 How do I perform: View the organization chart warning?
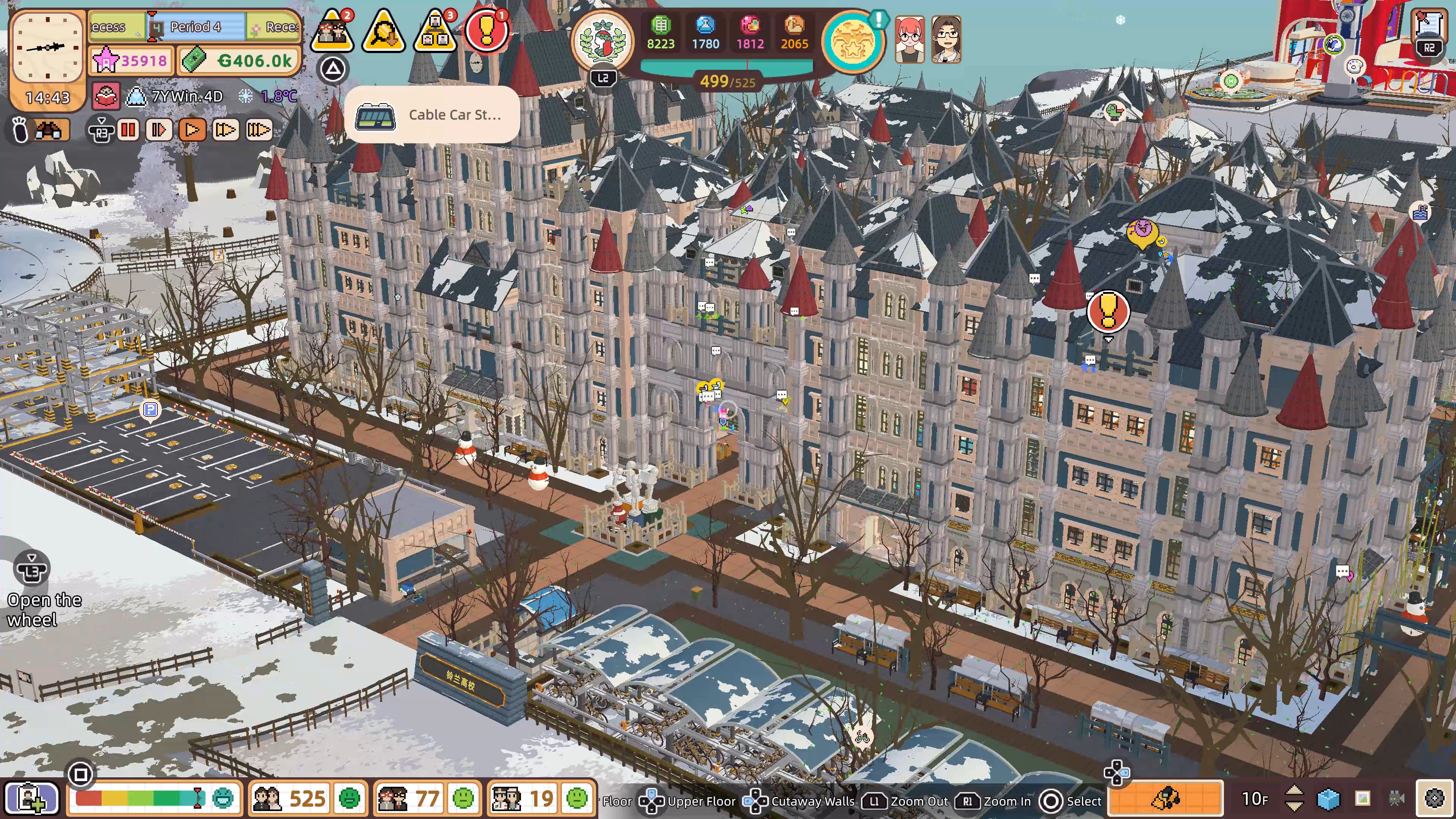435,31
